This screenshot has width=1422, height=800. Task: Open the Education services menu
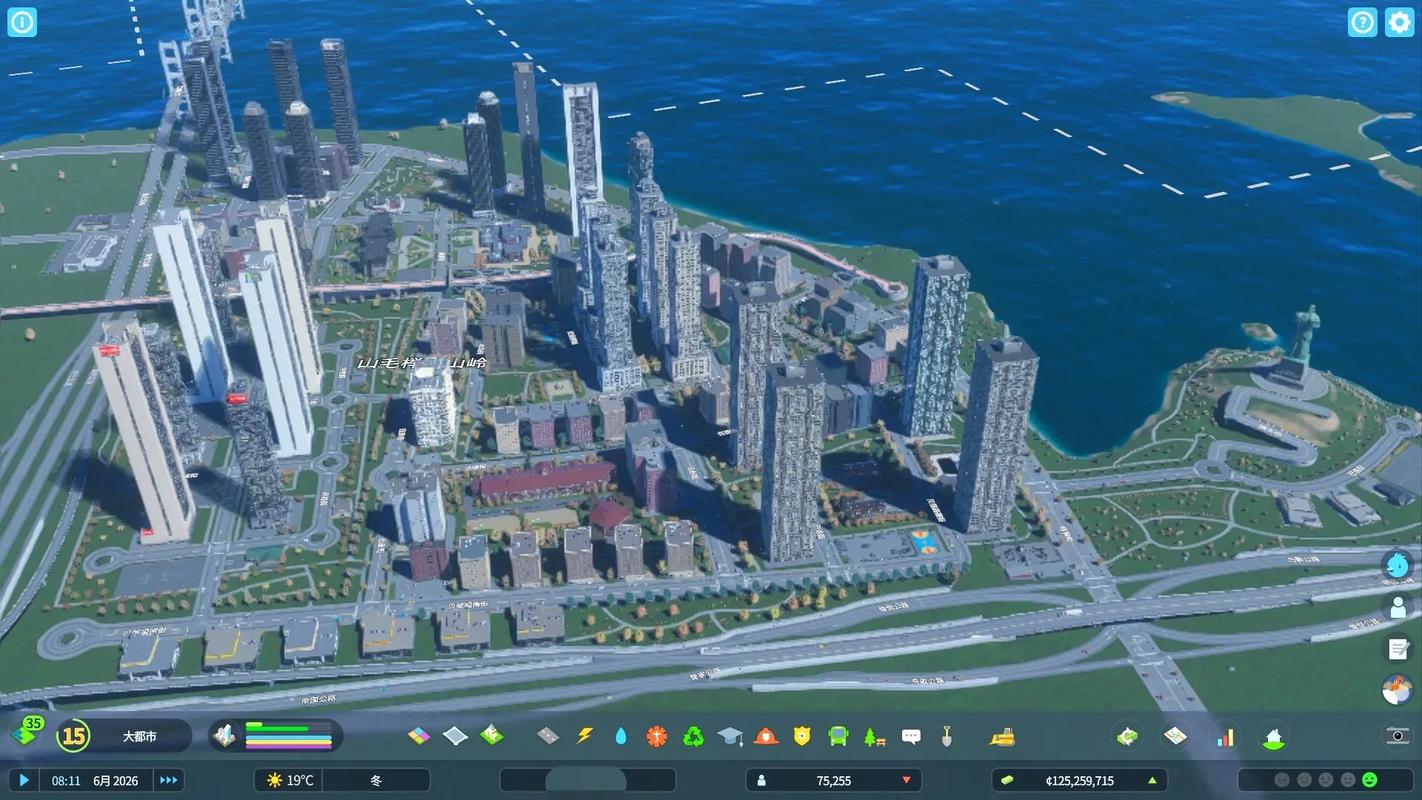(x=732, y=735)
